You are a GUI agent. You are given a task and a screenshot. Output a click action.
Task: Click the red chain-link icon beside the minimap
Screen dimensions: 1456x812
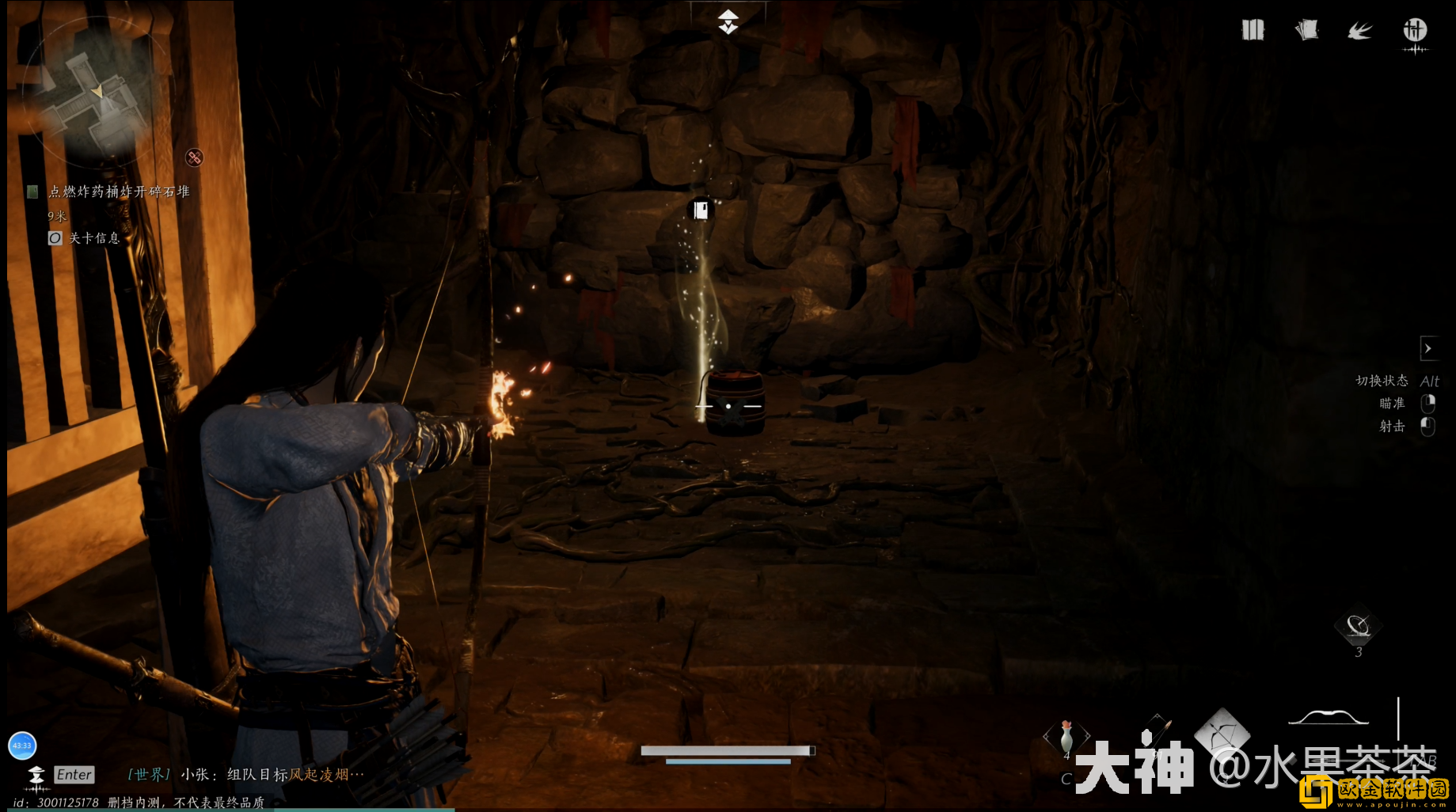(x=194, y=157)
